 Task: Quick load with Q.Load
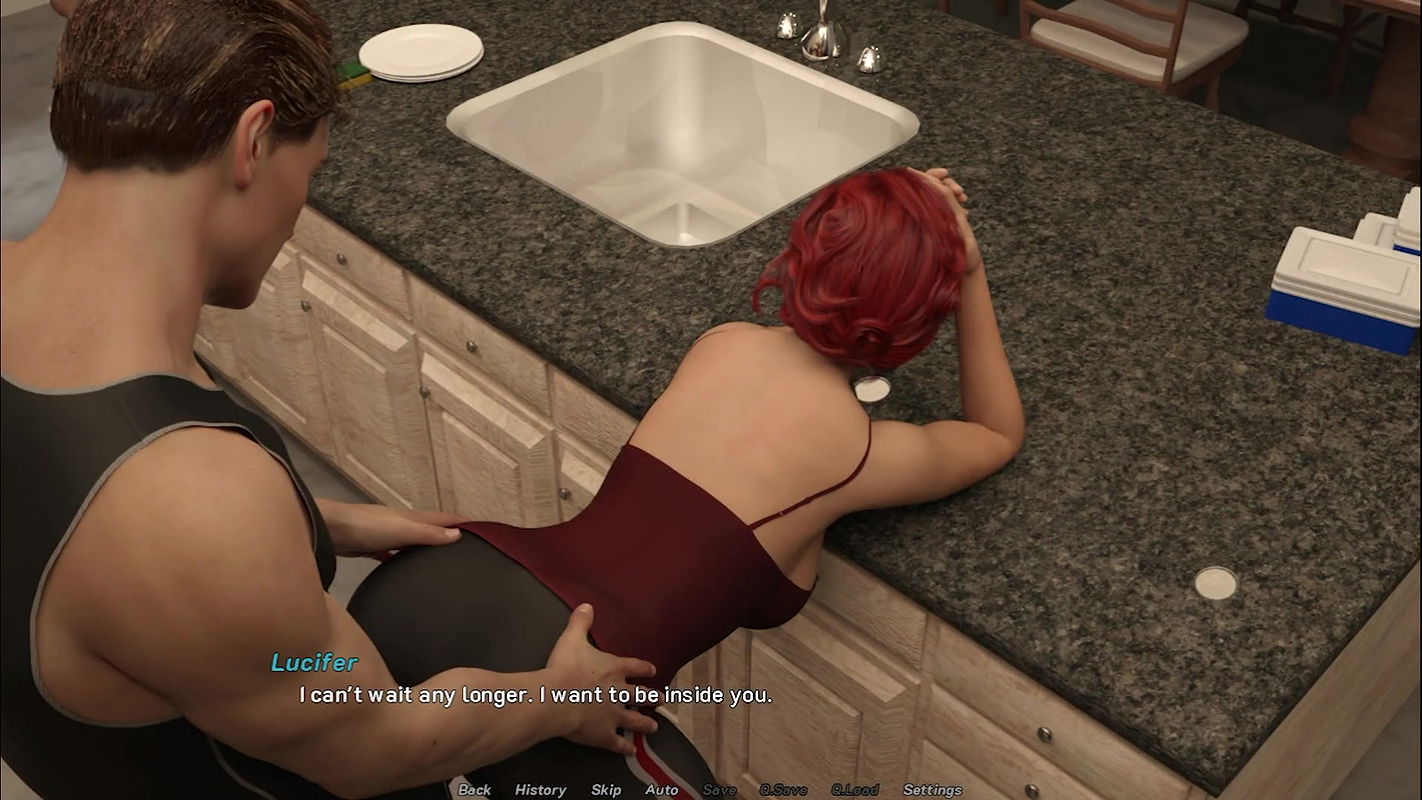tap(855, 790)
